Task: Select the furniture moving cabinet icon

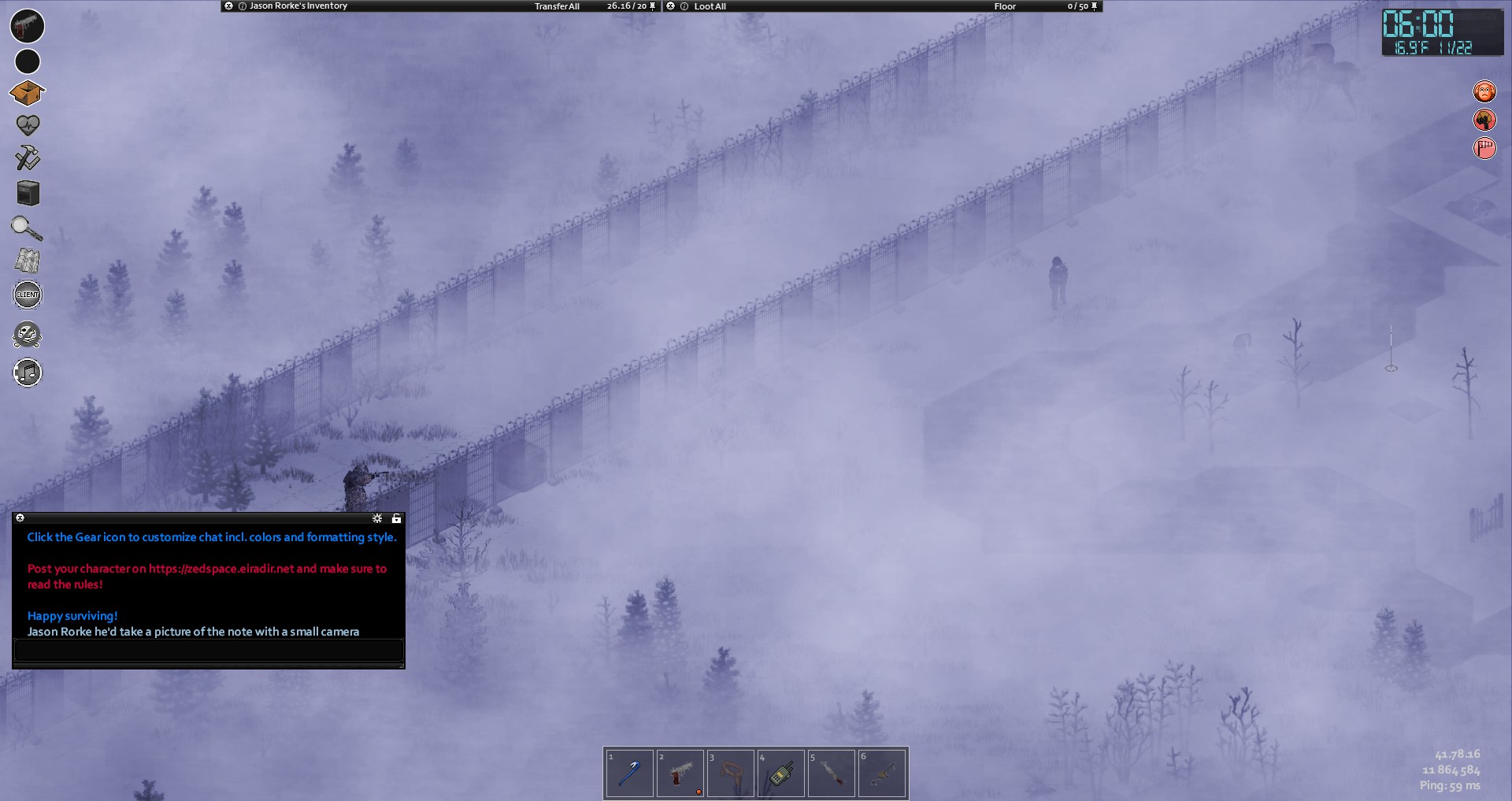Action: pos(28,193)
